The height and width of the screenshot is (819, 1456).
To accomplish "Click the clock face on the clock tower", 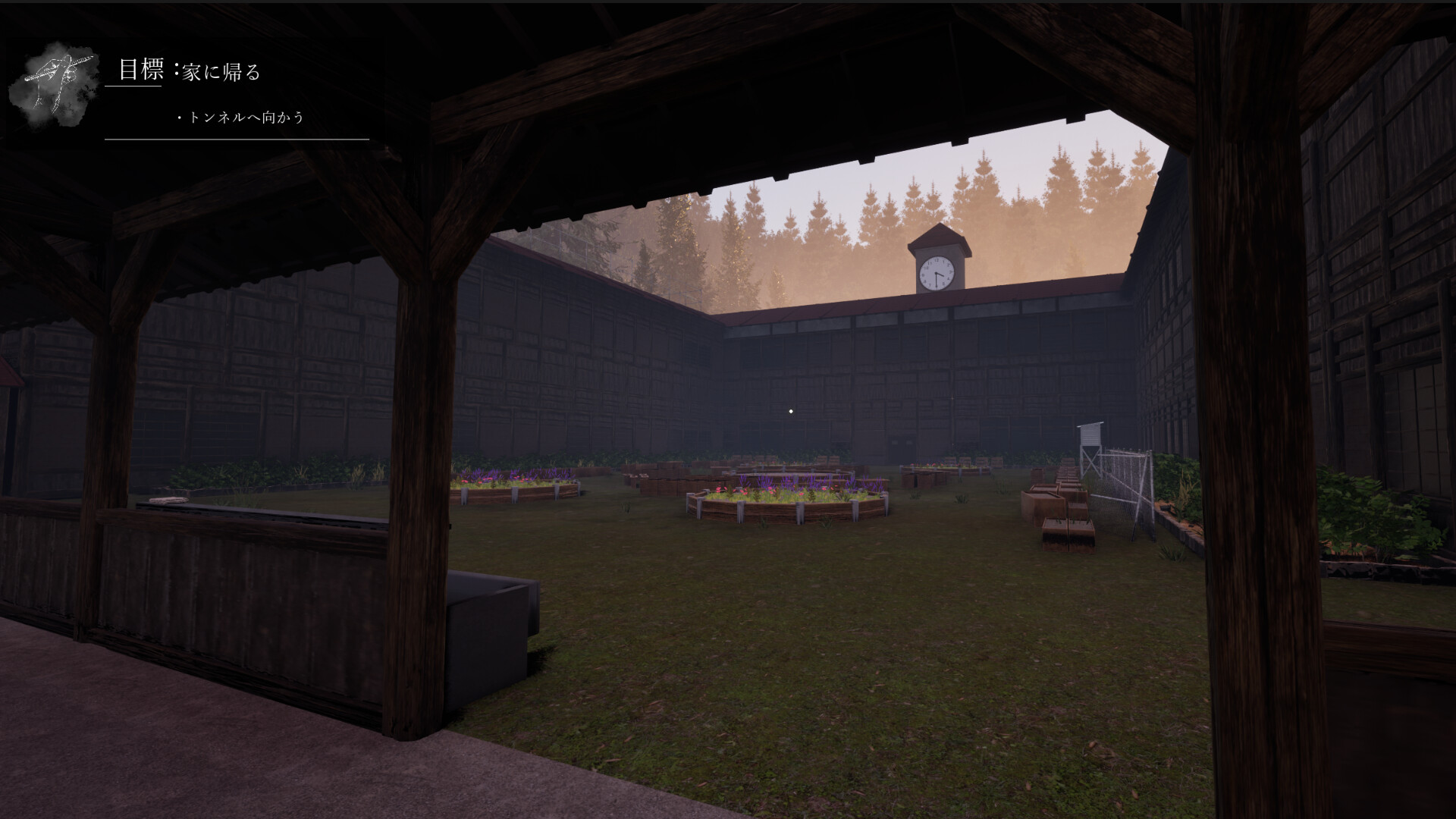I will click(x=937, y=273).
